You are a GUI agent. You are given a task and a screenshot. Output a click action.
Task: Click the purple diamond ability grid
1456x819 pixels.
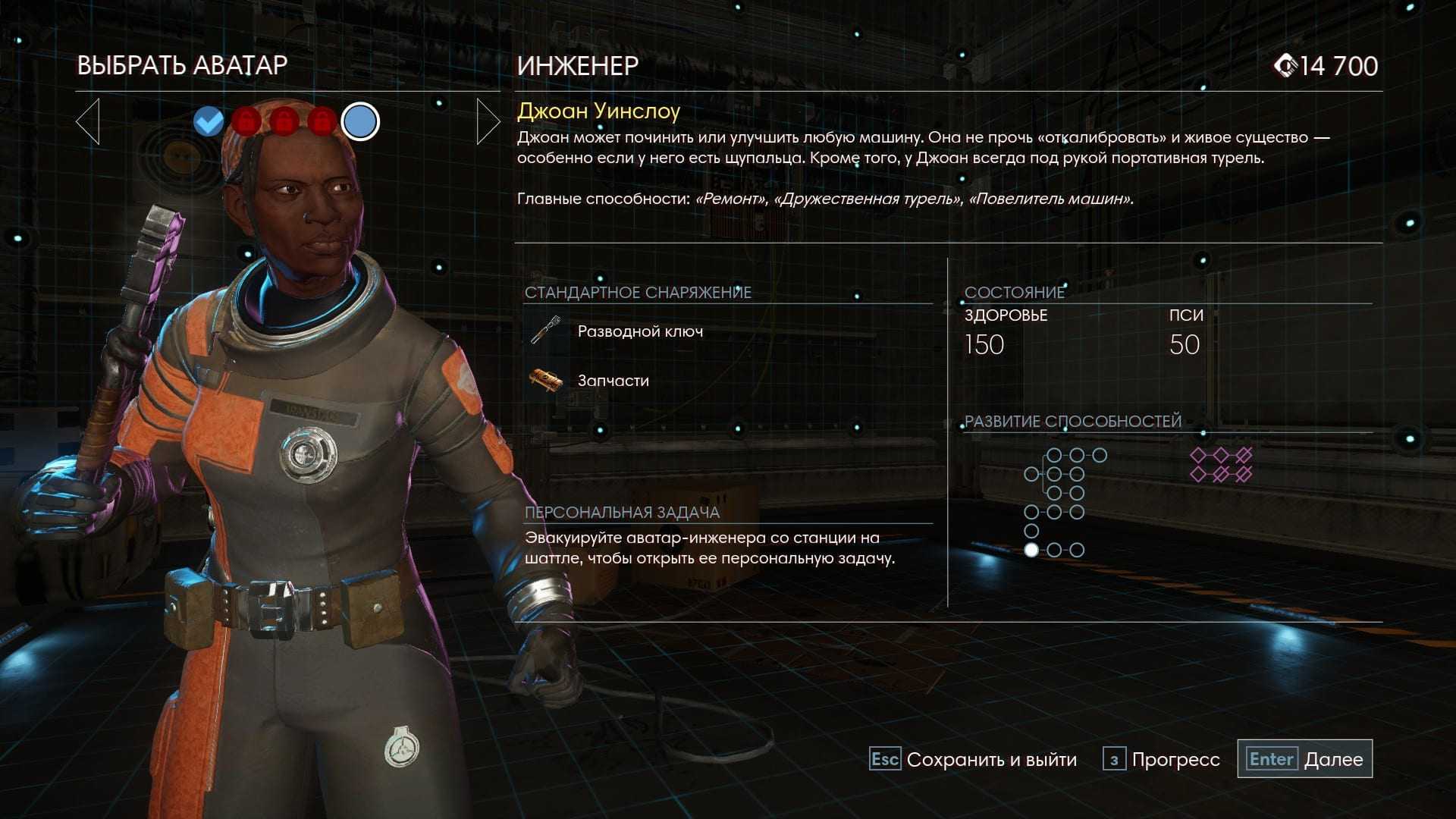tap(1220, 465)
